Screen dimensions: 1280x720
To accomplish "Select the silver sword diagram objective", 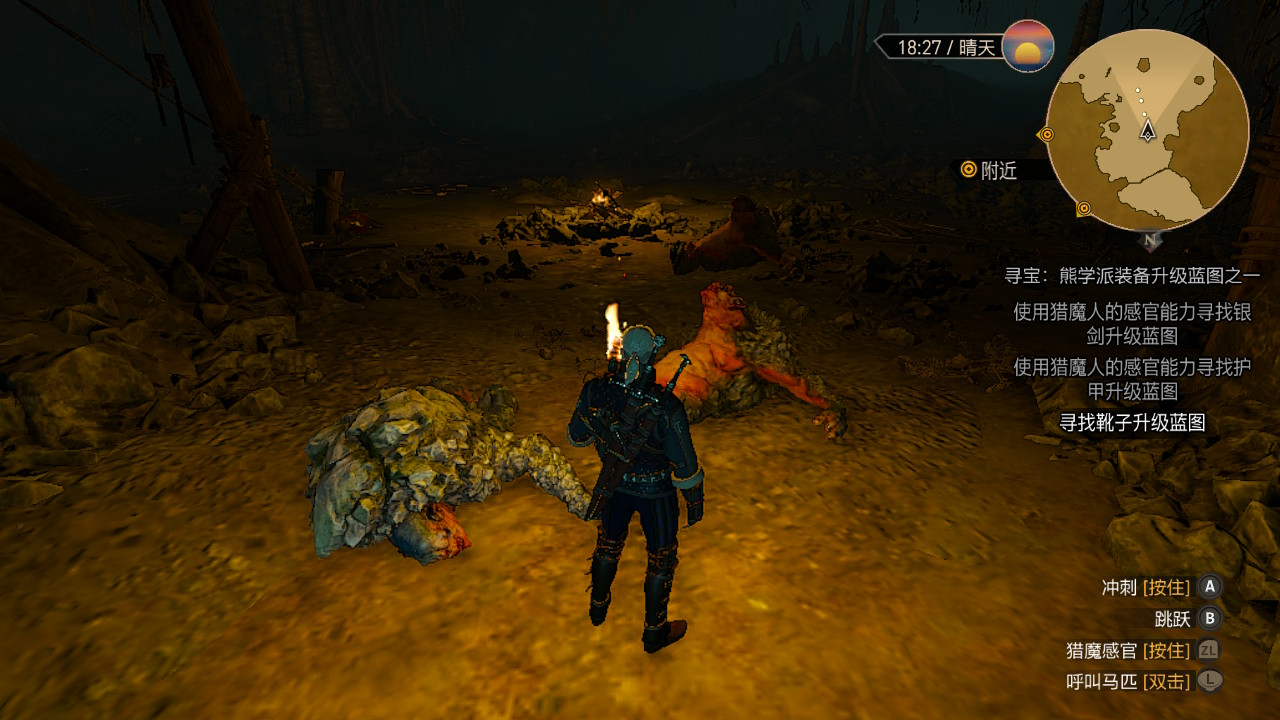I will [x=1132, y=324].
